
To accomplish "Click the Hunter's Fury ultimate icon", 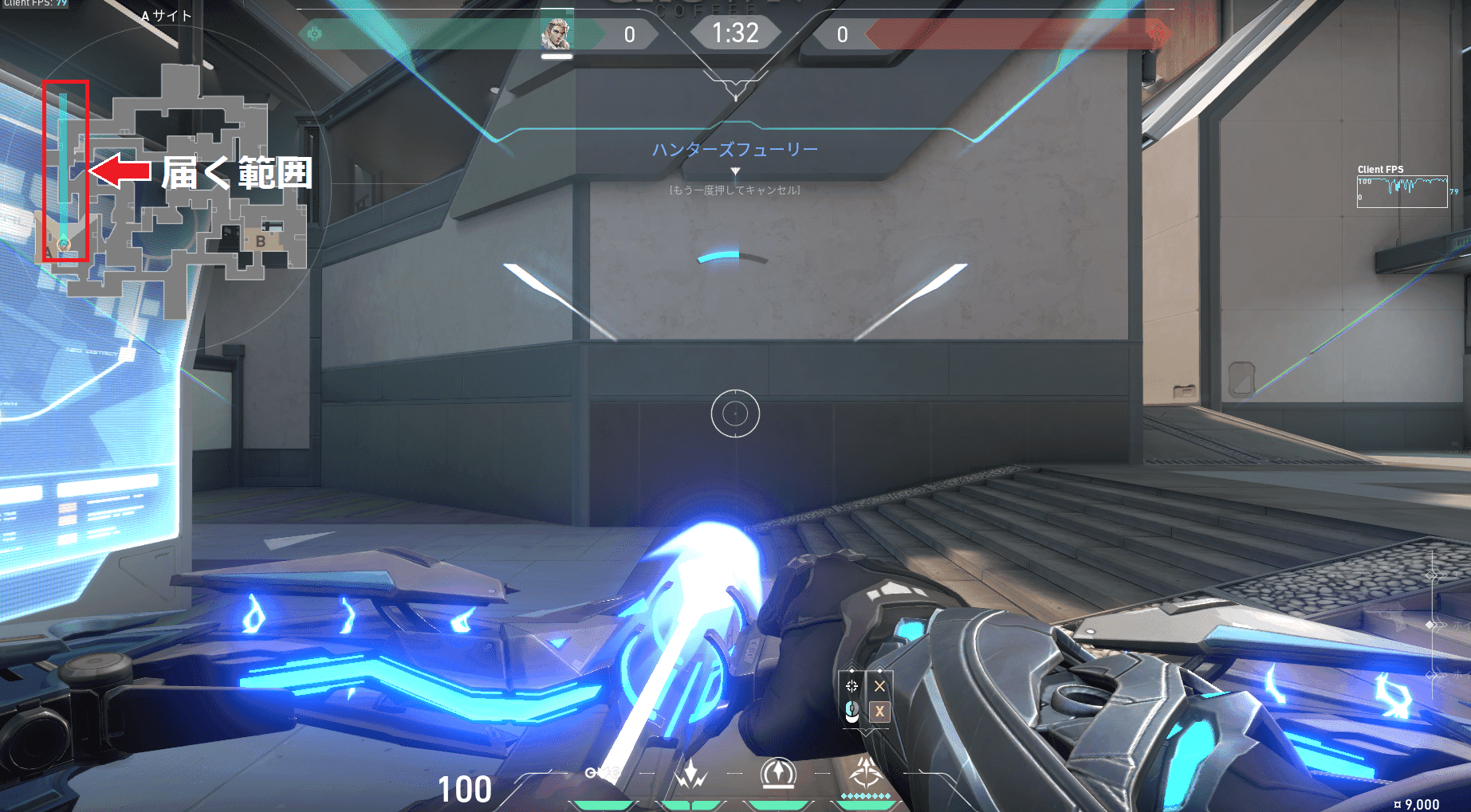I will click(x=865, y=773).
